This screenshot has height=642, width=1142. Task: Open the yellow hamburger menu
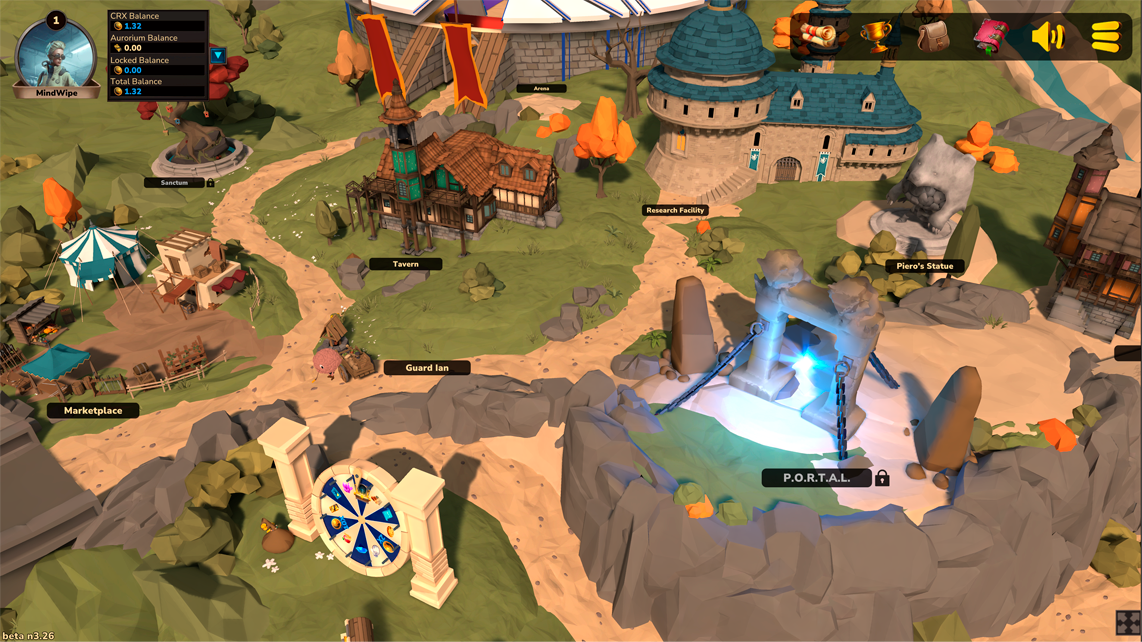1105,37
